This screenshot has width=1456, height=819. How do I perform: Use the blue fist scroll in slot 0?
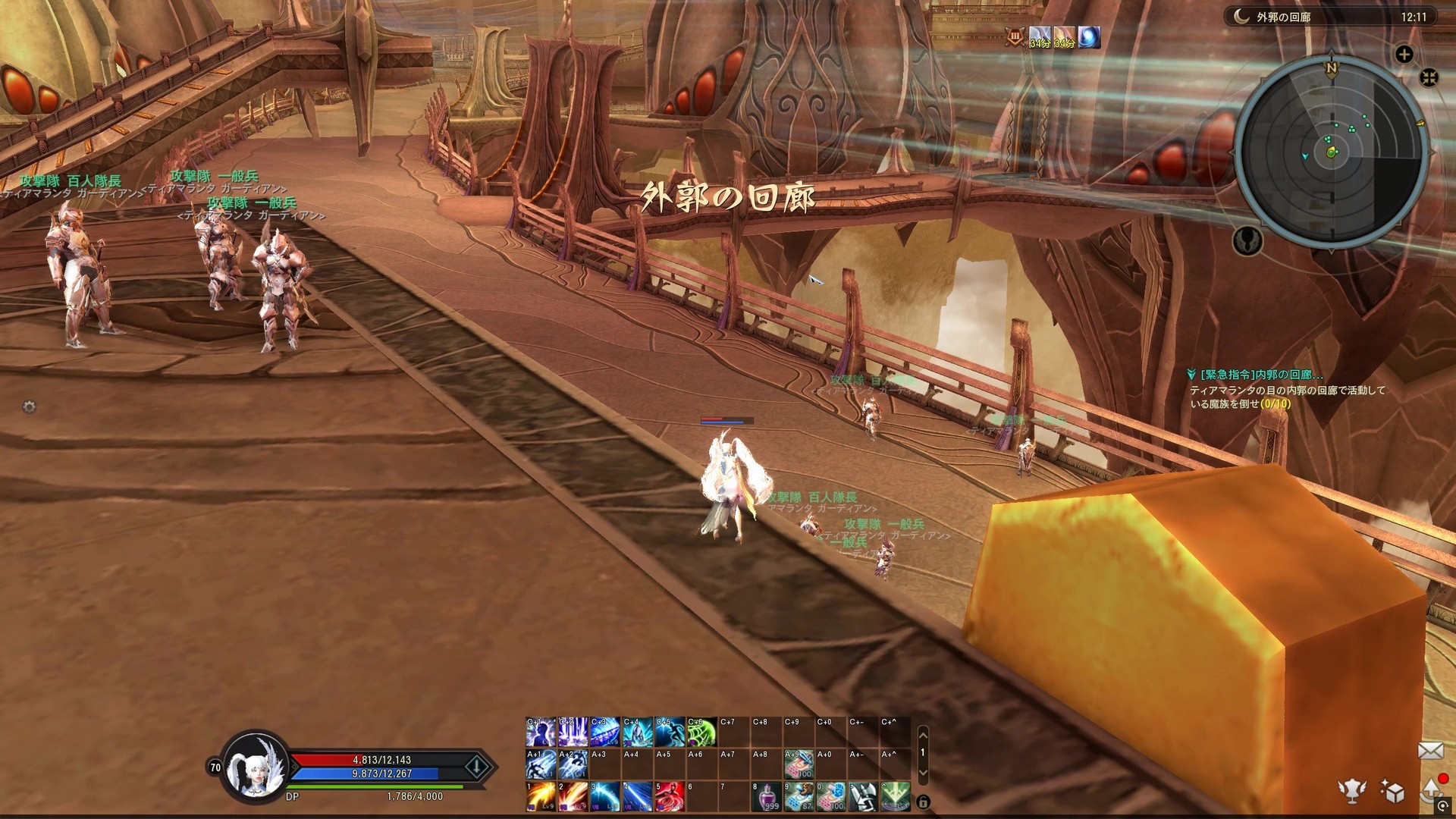pyautogui.click(x=830, y=796)
